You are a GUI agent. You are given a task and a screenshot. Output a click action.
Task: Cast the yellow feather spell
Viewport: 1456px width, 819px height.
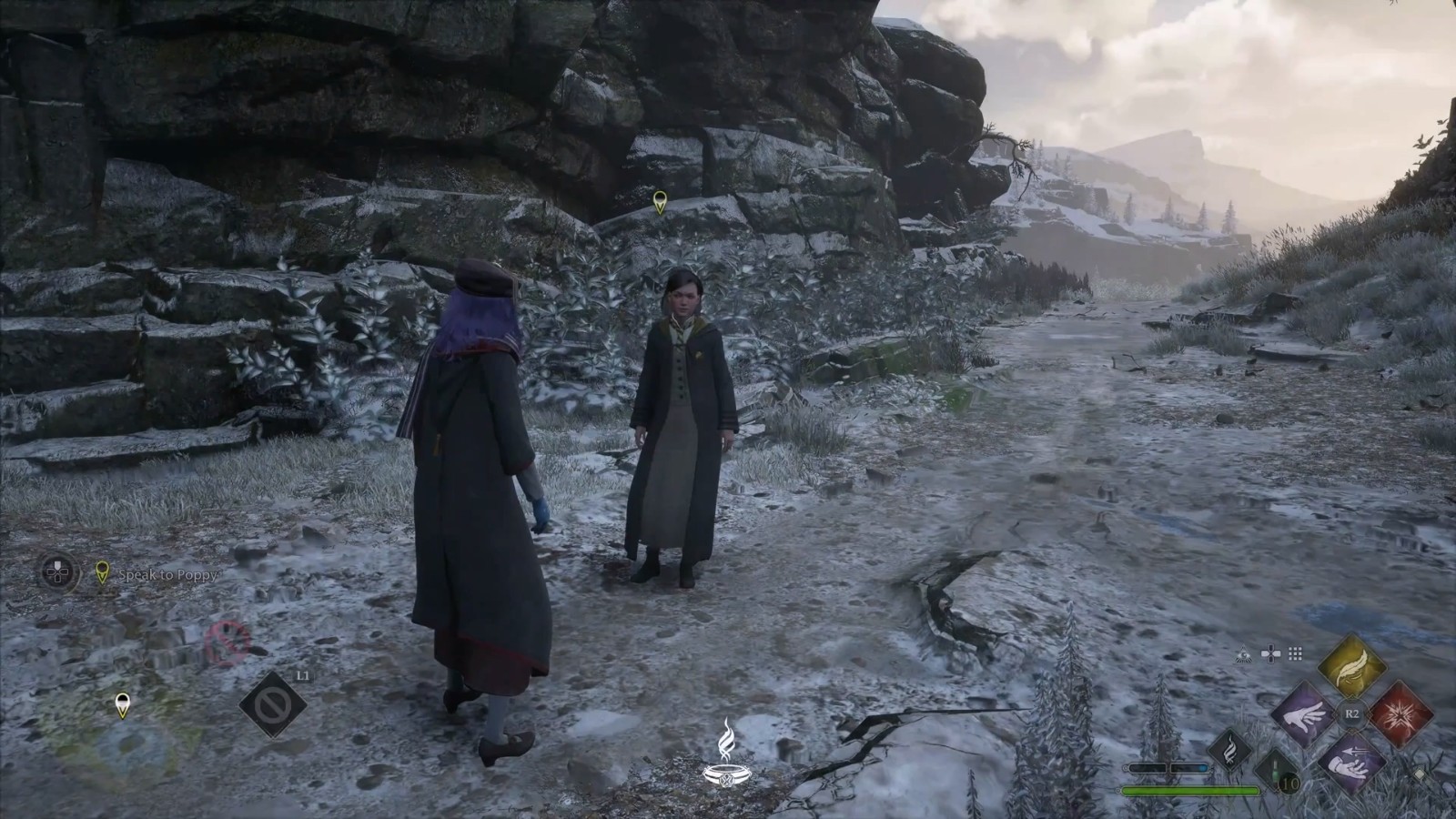point(1352,667)
